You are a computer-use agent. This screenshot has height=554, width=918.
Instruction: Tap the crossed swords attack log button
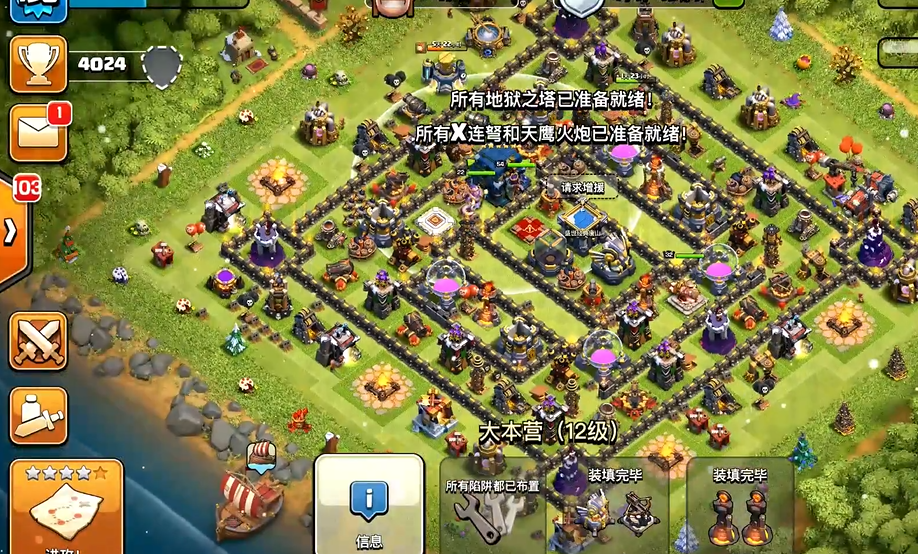(38, 342)
